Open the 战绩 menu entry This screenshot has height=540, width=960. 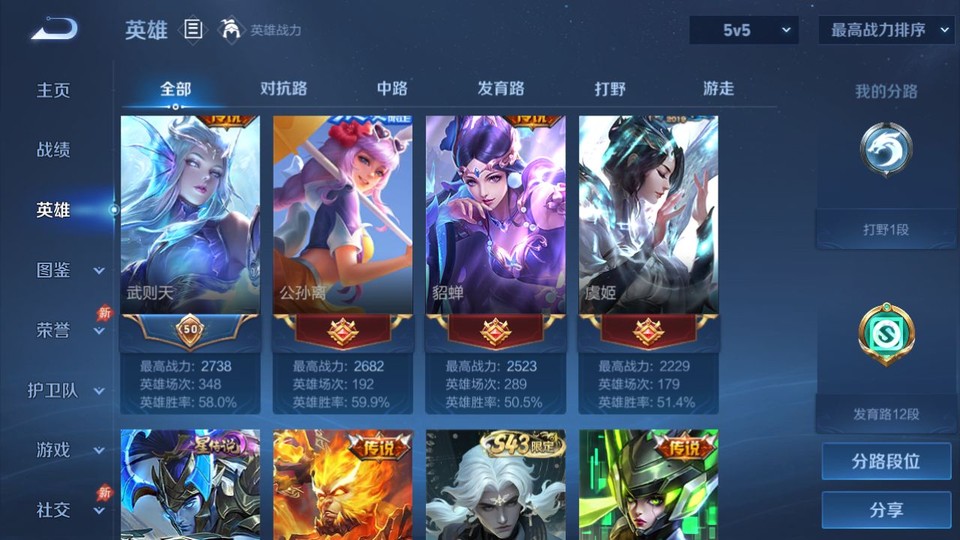point(54,150)
